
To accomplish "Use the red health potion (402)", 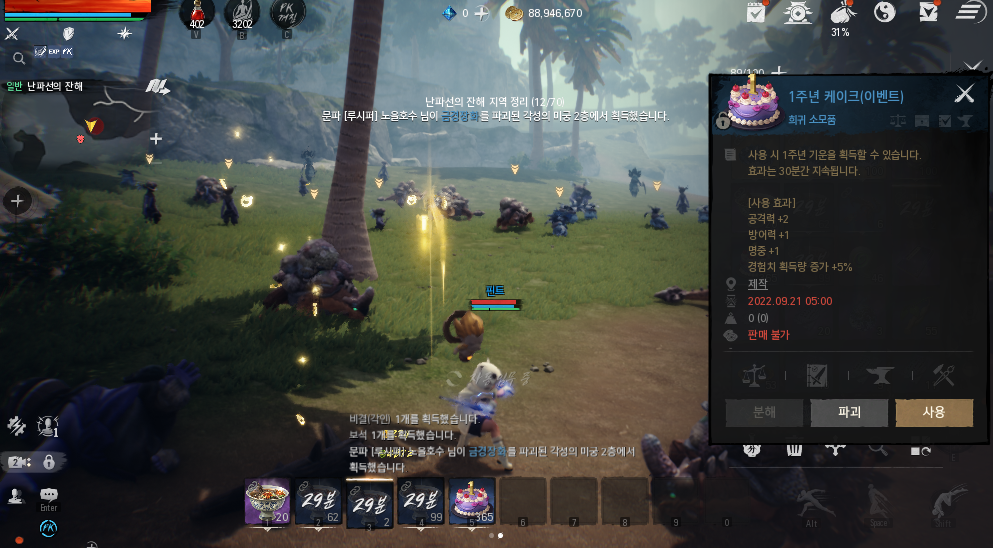I will (x=197, y=14).
